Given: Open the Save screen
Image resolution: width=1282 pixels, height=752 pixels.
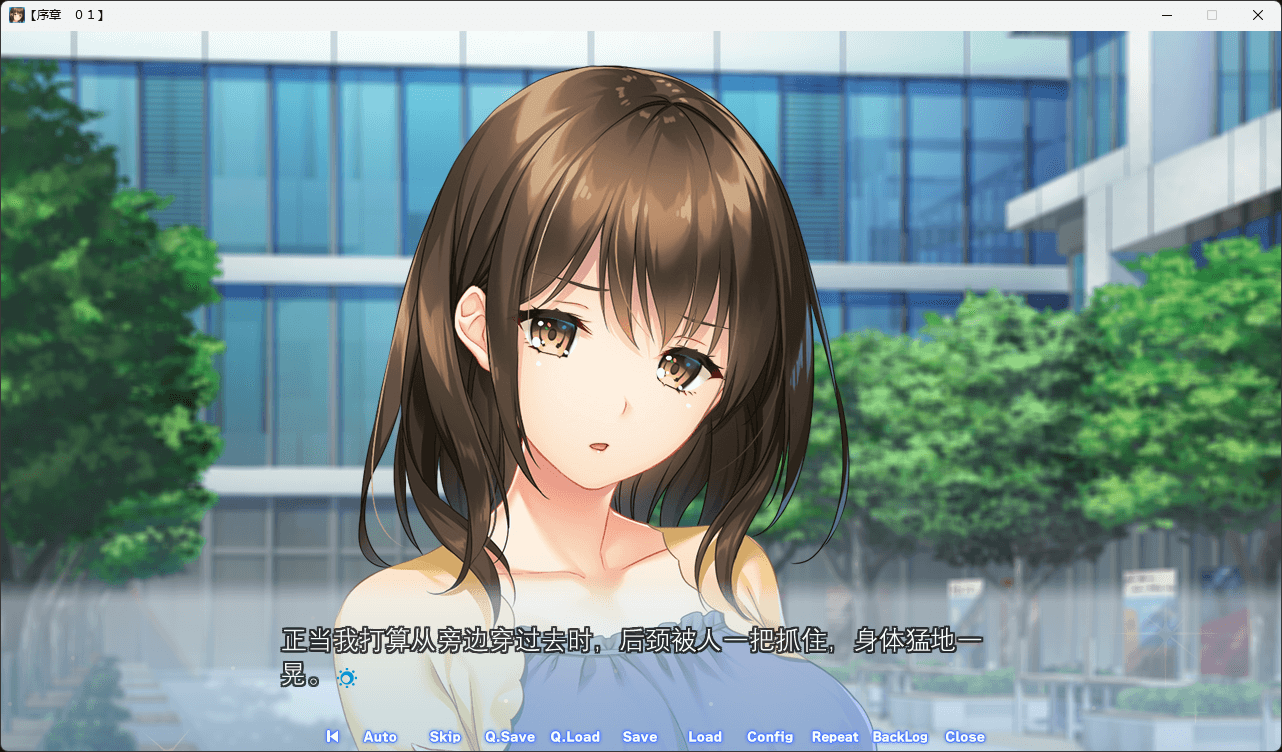Looking at the screenshot, I should [639, 736].
